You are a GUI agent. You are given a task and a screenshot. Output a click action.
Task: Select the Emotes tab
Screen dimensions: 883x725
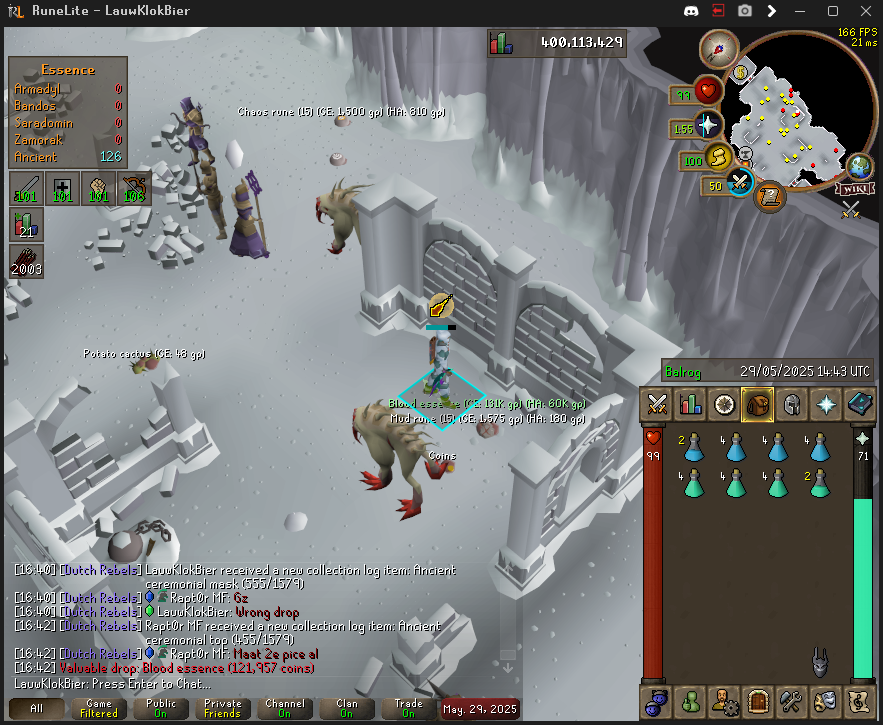pos(824,700)
